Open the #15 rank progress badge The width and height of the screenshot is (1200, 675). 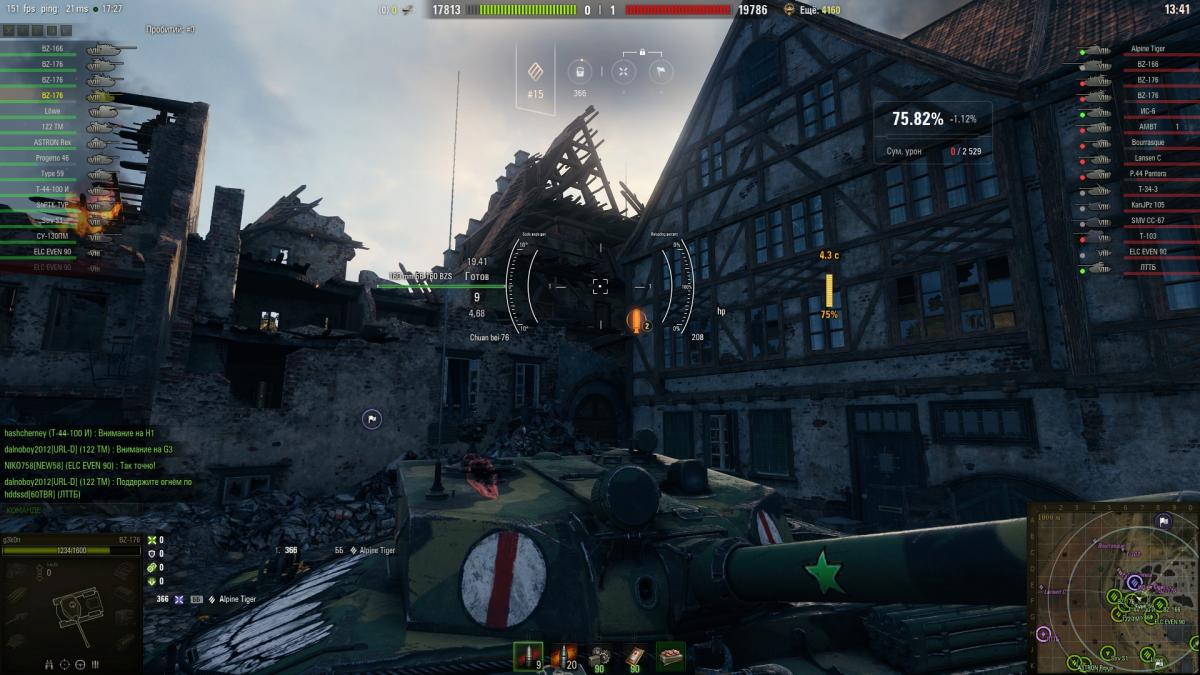[x=536, y=73]
